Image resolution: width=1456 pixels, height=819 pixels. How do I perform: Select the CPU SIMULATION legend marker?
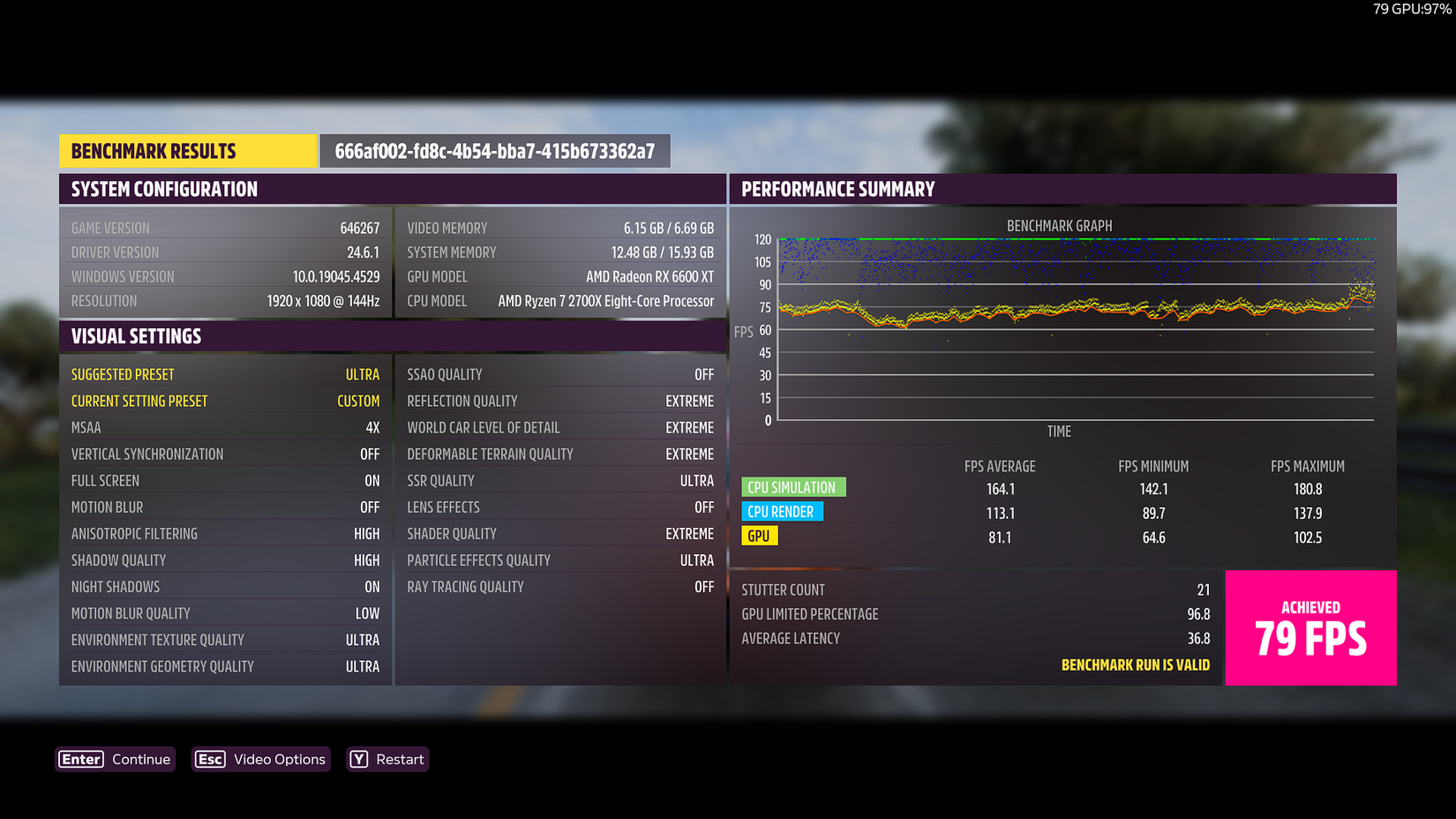792,487
